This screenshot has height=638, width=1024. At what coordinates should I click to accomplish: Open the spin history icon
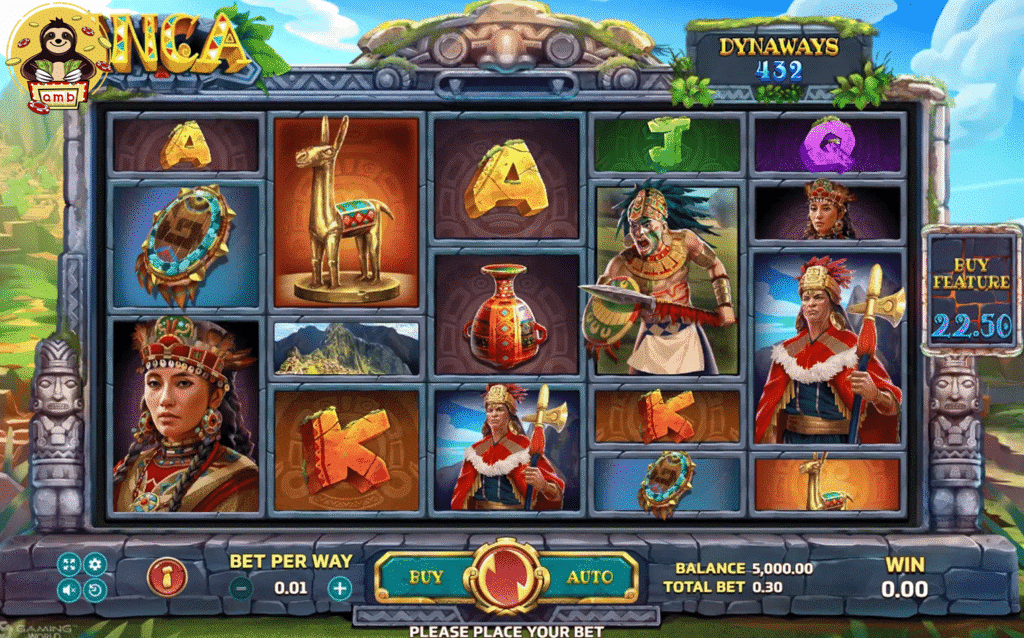pyautogui.click(x=94, y=589)
